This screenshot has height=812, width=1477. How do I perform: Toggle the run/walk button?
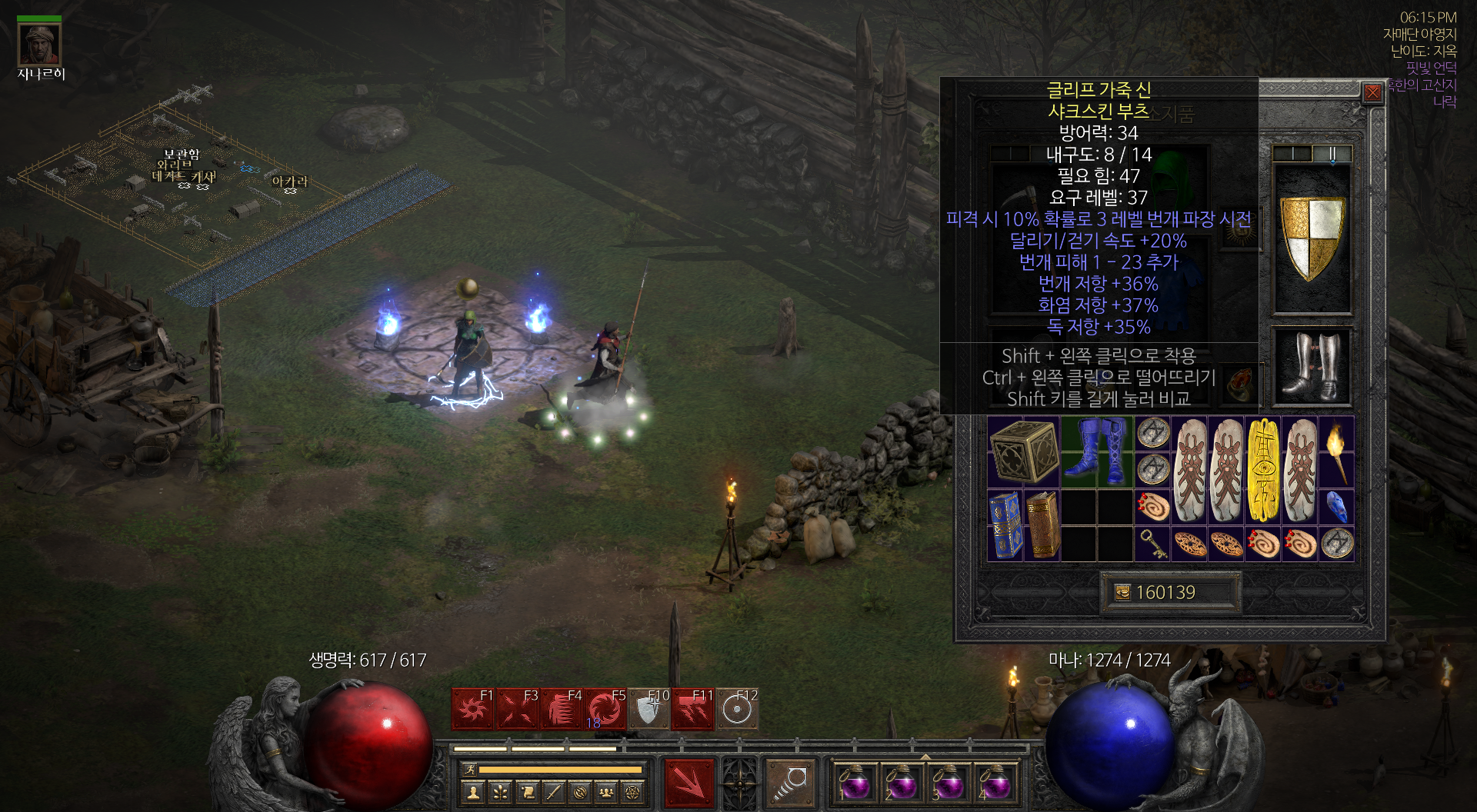click(x=468, y=769)
